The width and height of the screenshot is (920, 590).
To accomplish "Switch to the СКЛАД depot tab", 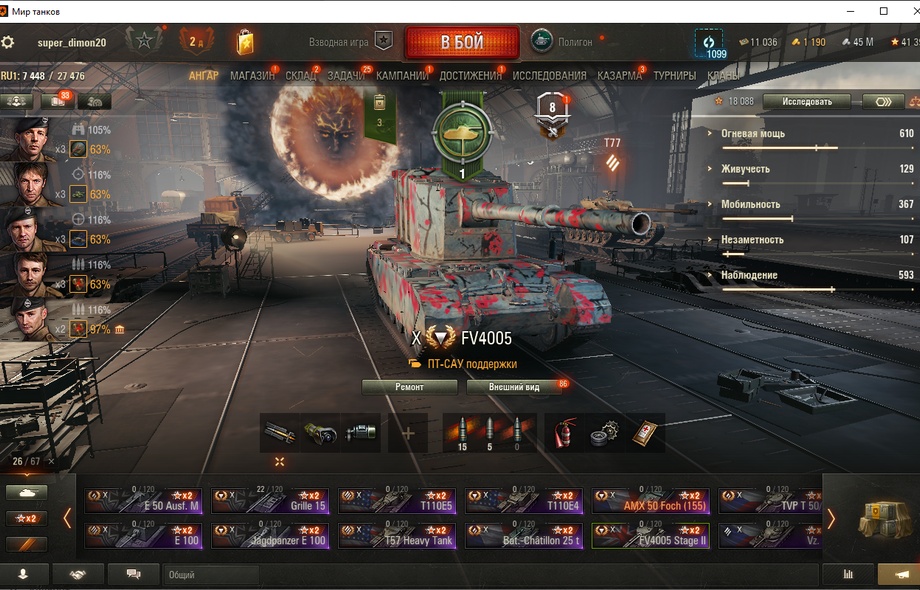I will [x=301, y=75].
